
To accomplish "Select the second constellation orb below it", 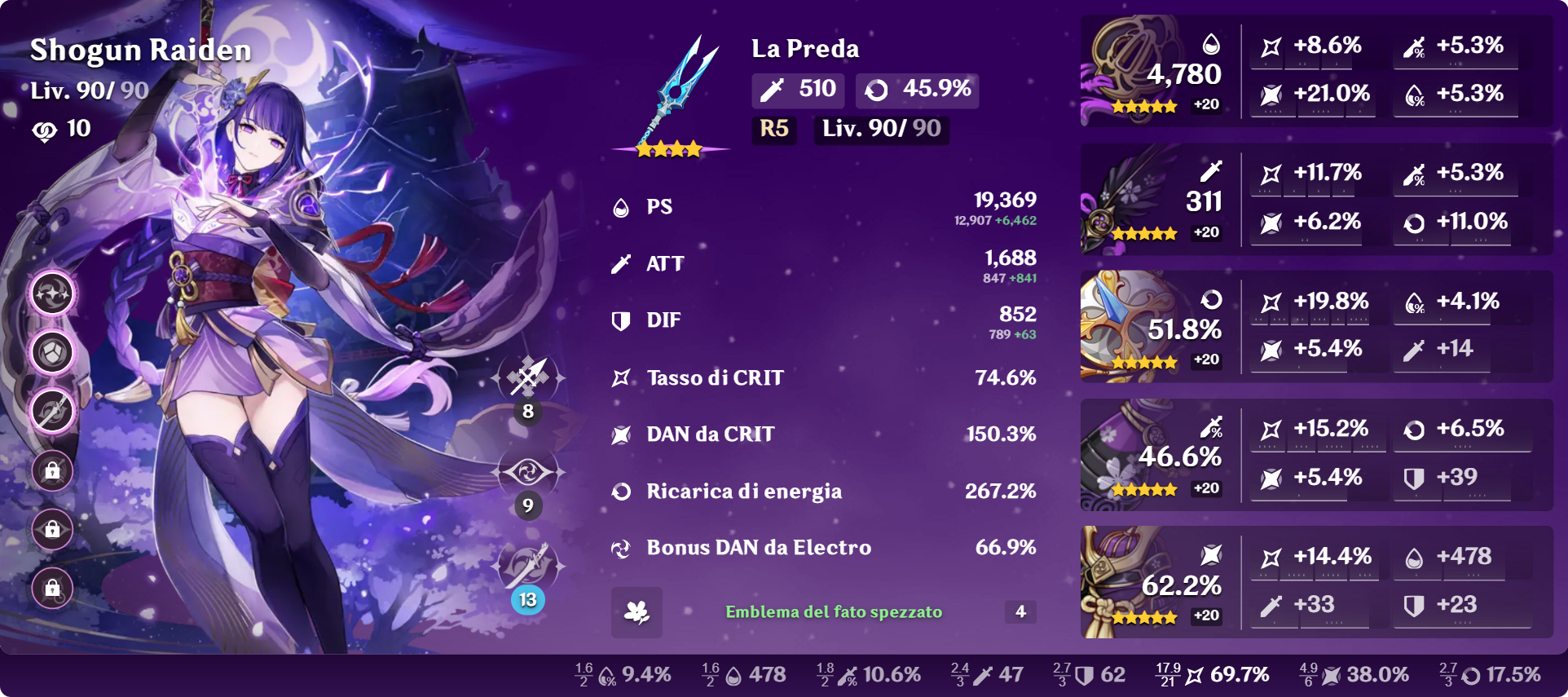I will pyautogui.click(x=51, y=352).
